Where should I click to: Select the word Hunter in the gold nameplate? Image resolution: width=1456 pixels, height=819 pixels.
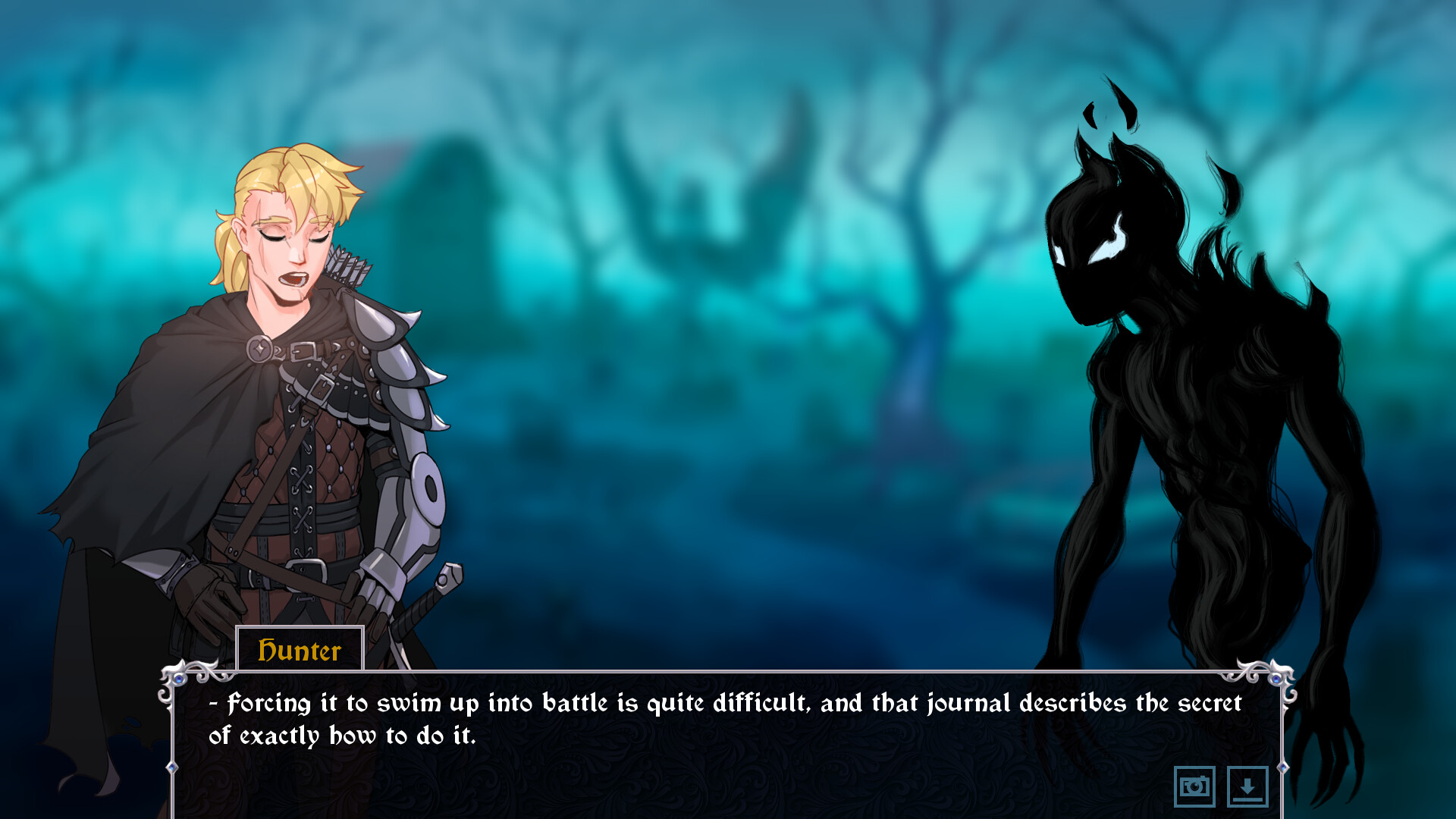click(300, 650)
